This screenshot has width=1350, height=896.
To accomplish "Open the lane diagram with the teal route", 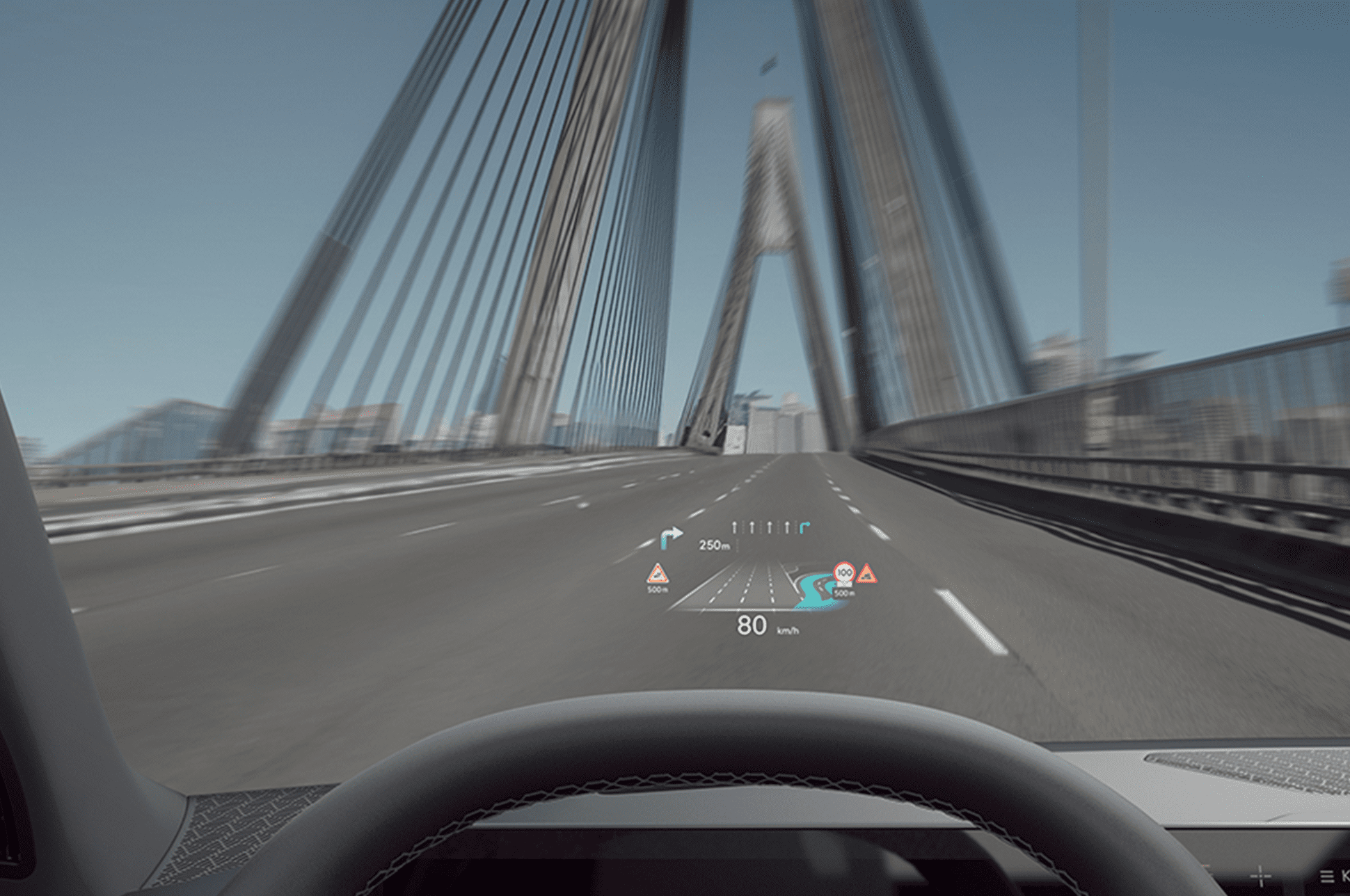I will pos(760,586).
